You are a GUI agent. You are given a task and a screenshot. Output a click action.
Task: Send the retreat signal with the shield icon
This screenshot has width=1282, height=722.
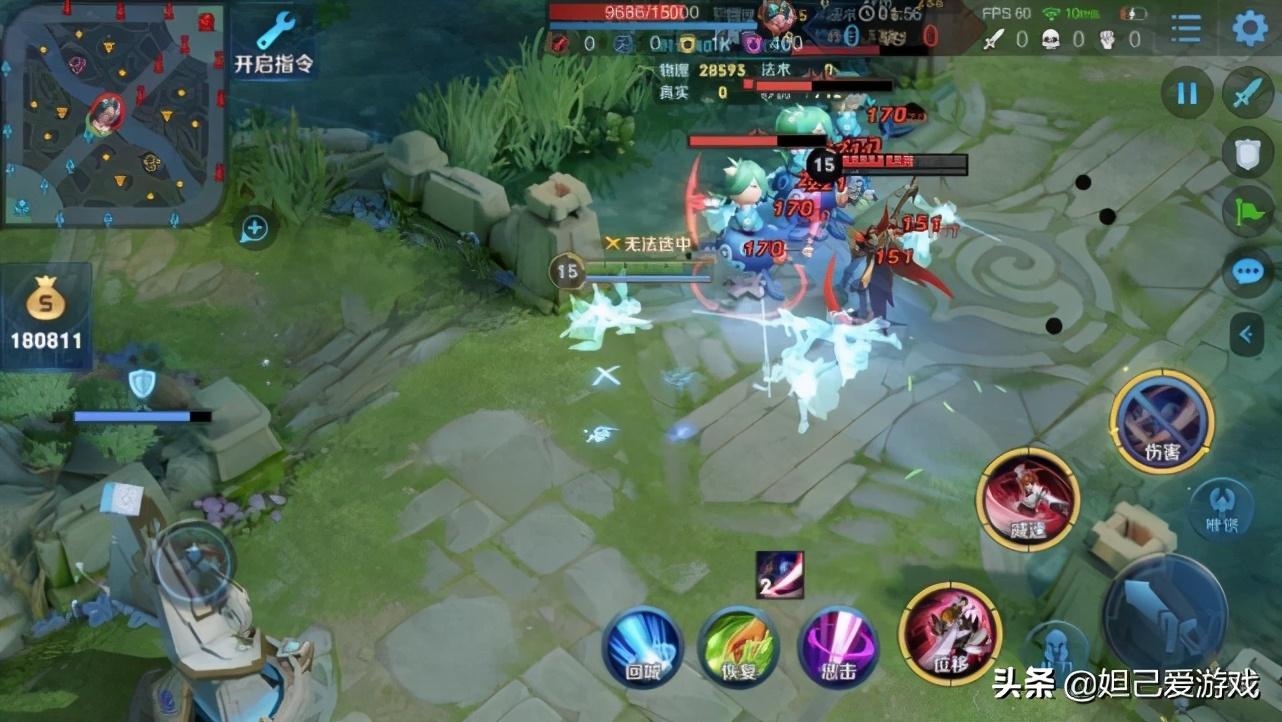click(1247, 152)
